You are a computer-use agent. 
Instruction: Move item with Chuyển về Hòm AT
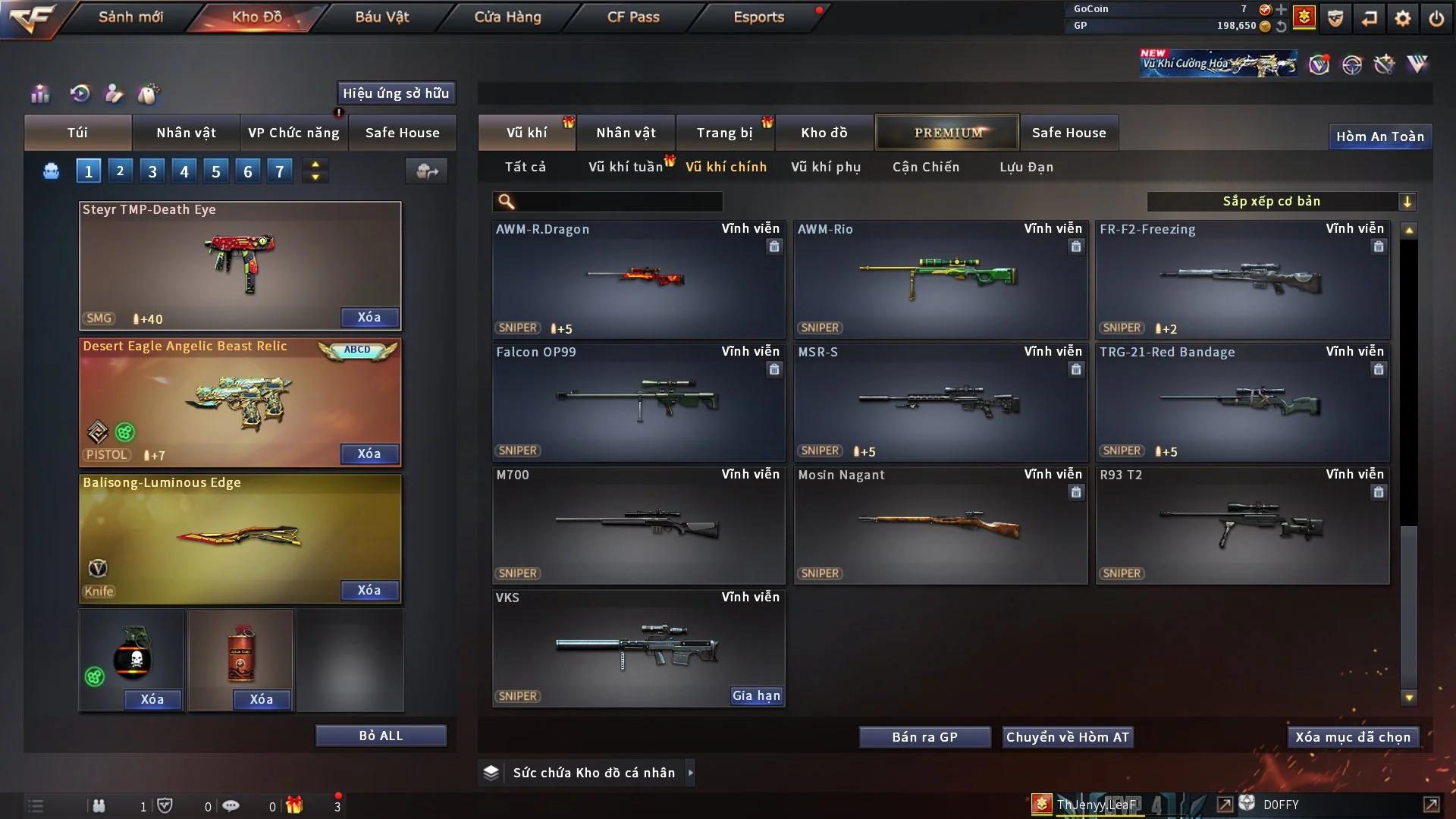tap(1067, 737)
